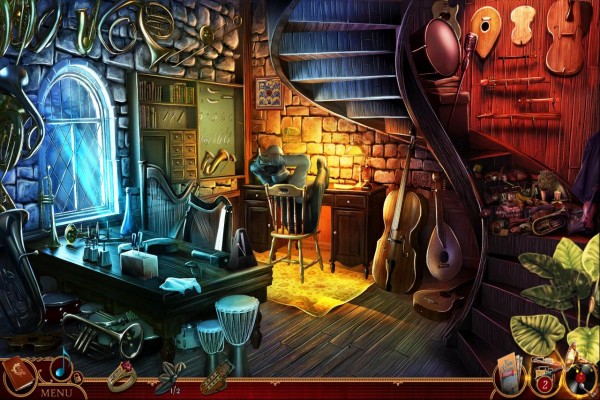Click the blue music note icon
The image size is (600, 400).
pyautogui.click(x=60, y=369)
